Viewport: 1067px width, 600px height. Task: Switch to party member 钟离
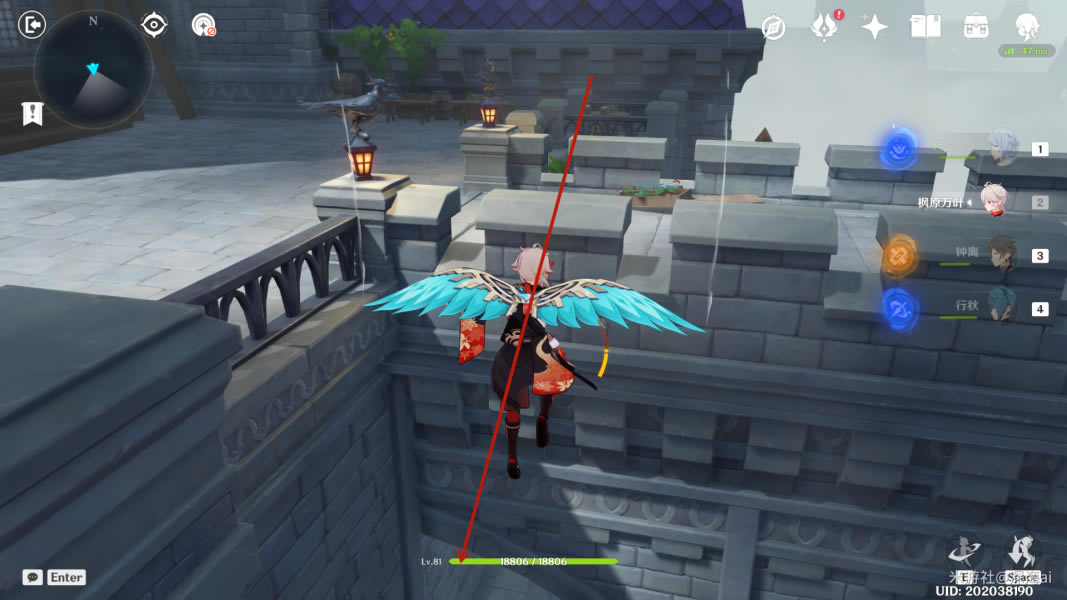1001,255
